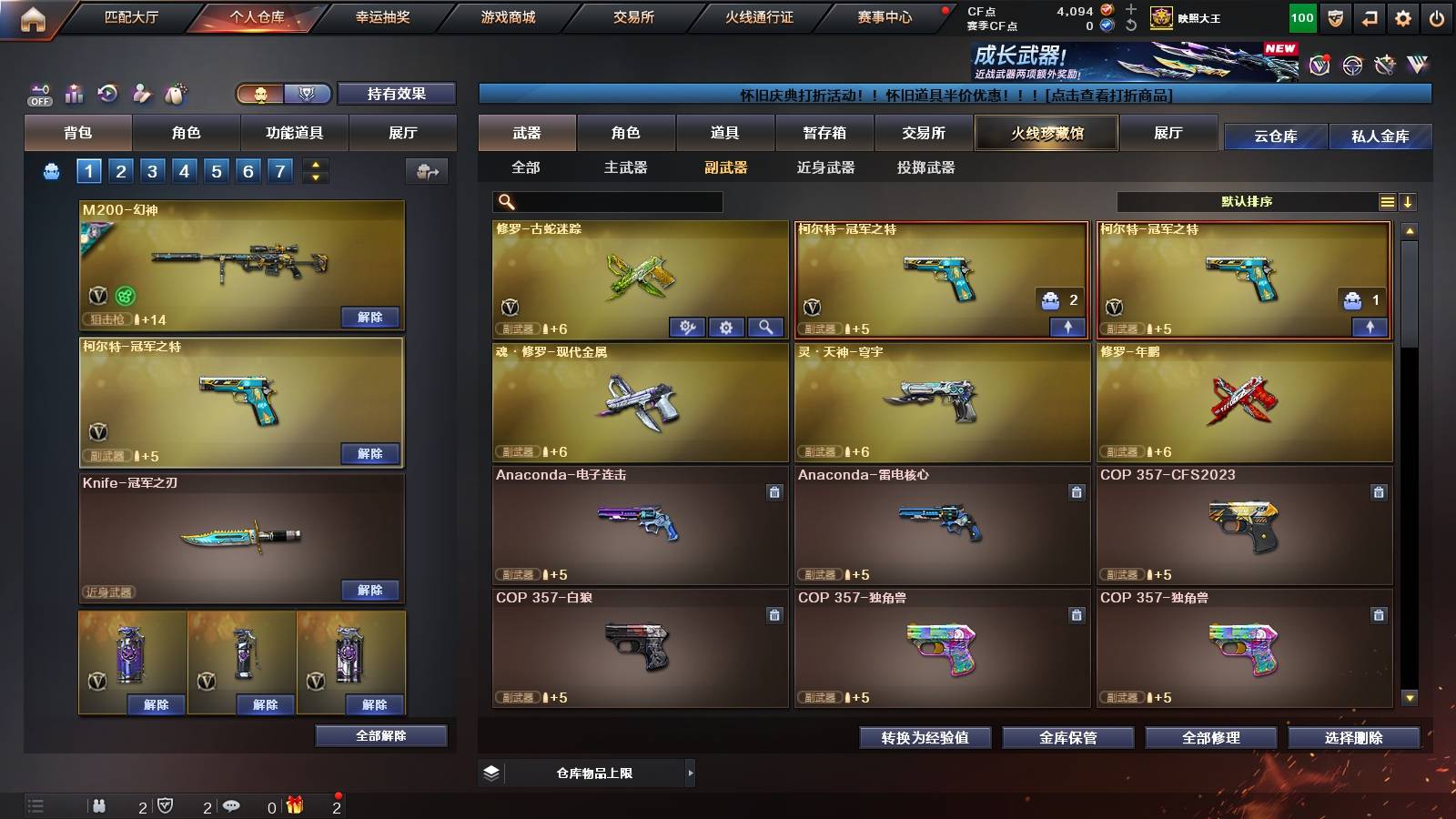The width and height of the screenshot is (1456, 819).
Task: Click the crosshair aim-training icon below the banner
Action: (x=1350, y=66)
